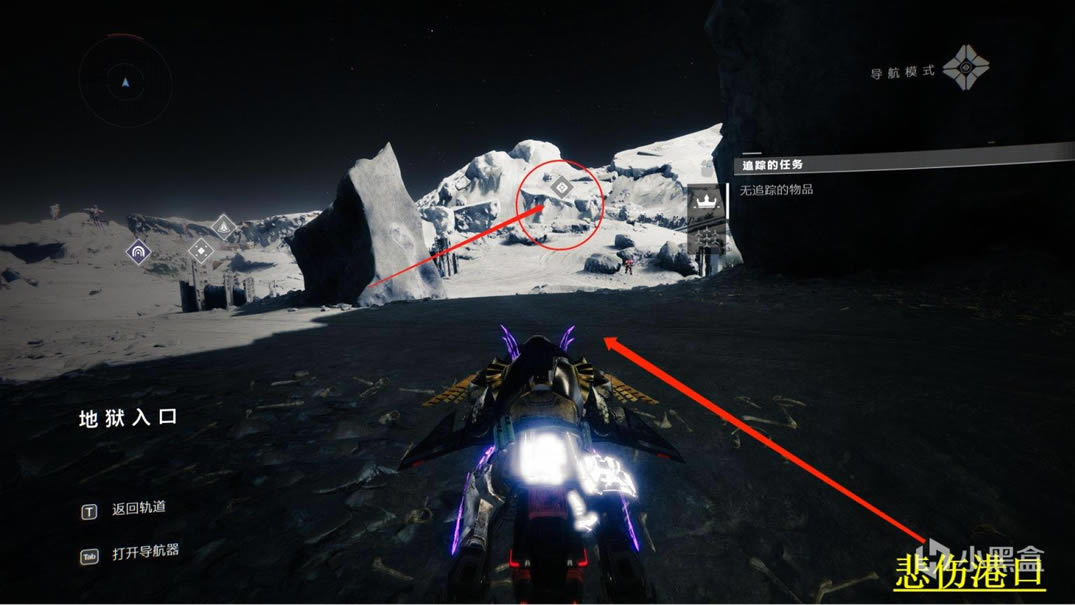Click the circular radar display
Viewport: 1075px width, 605px height.
click(x=125, y=81)
